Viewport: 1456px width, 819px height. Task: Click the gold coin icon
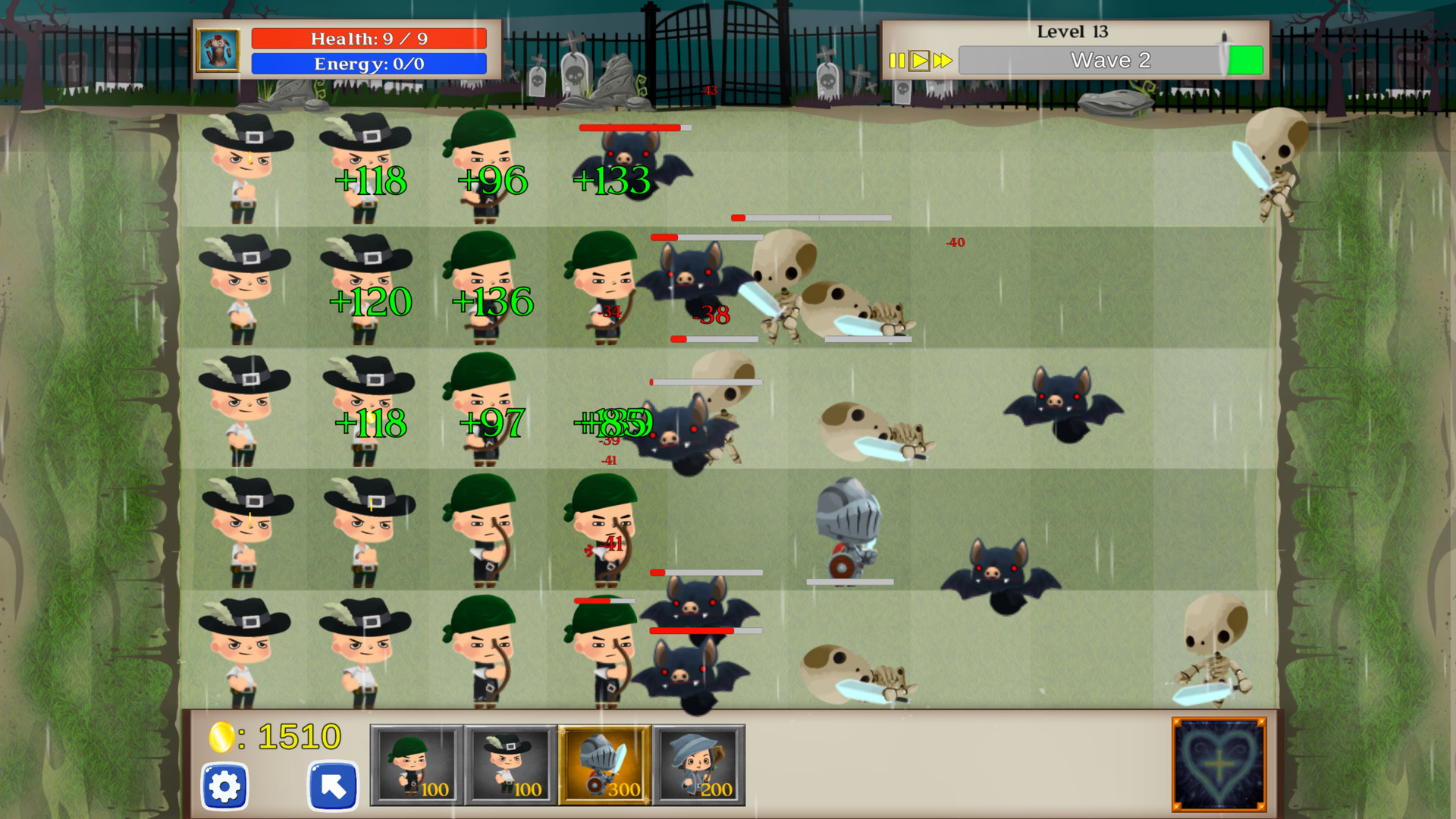[221, 736]
